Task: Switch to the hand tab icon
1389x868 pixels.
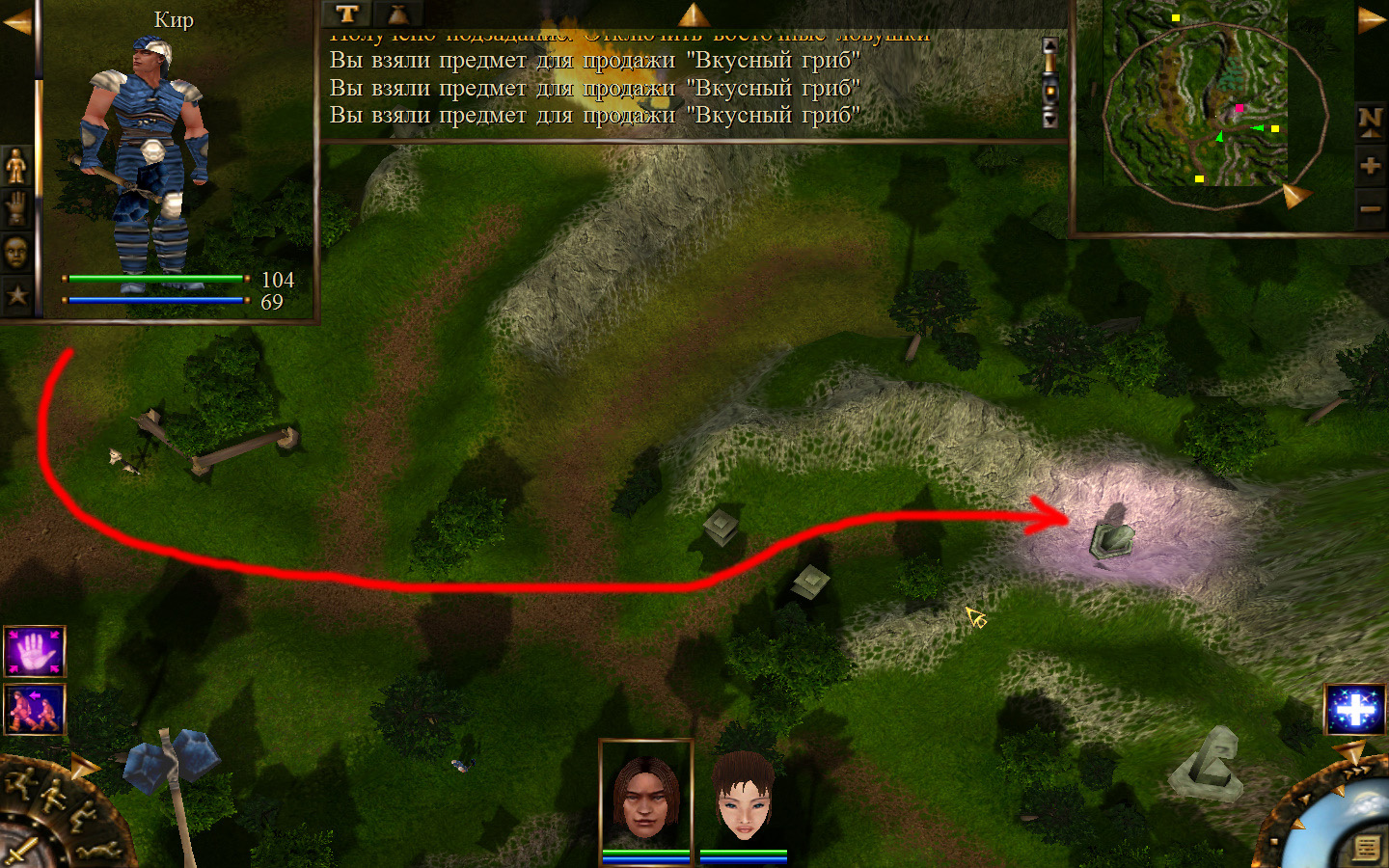Action: click(16, 208)
